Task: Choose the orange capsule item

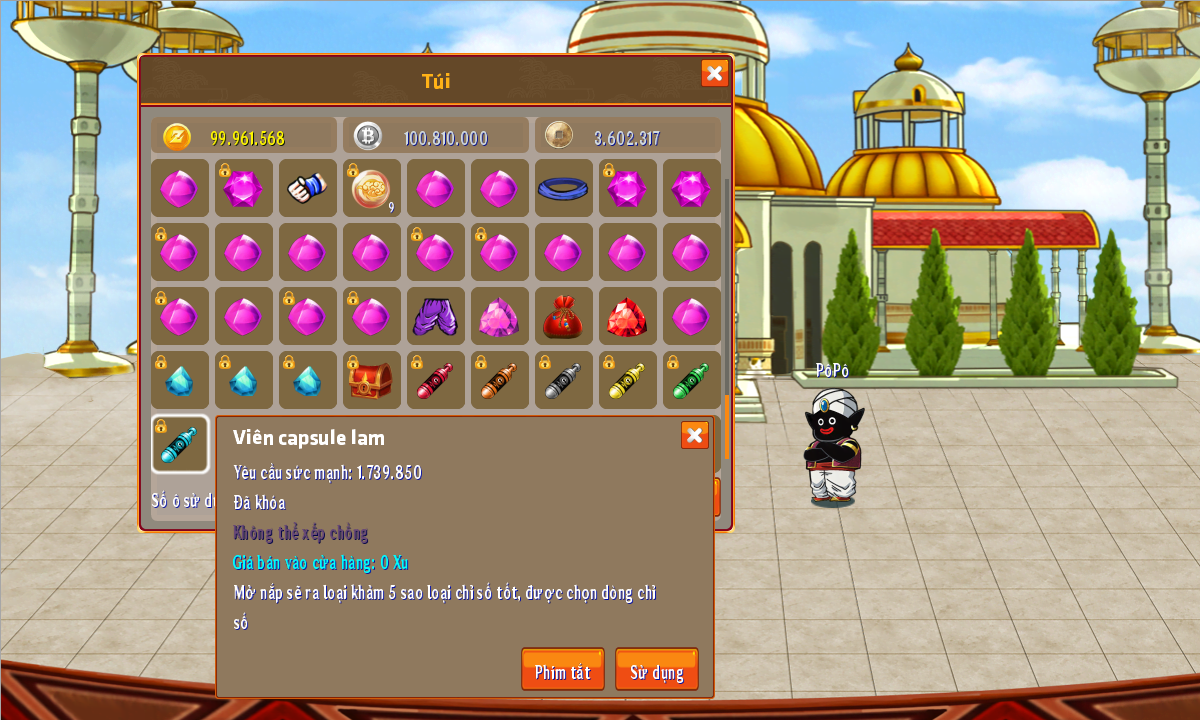Action: pyautogui.click(x=499, y=380)
